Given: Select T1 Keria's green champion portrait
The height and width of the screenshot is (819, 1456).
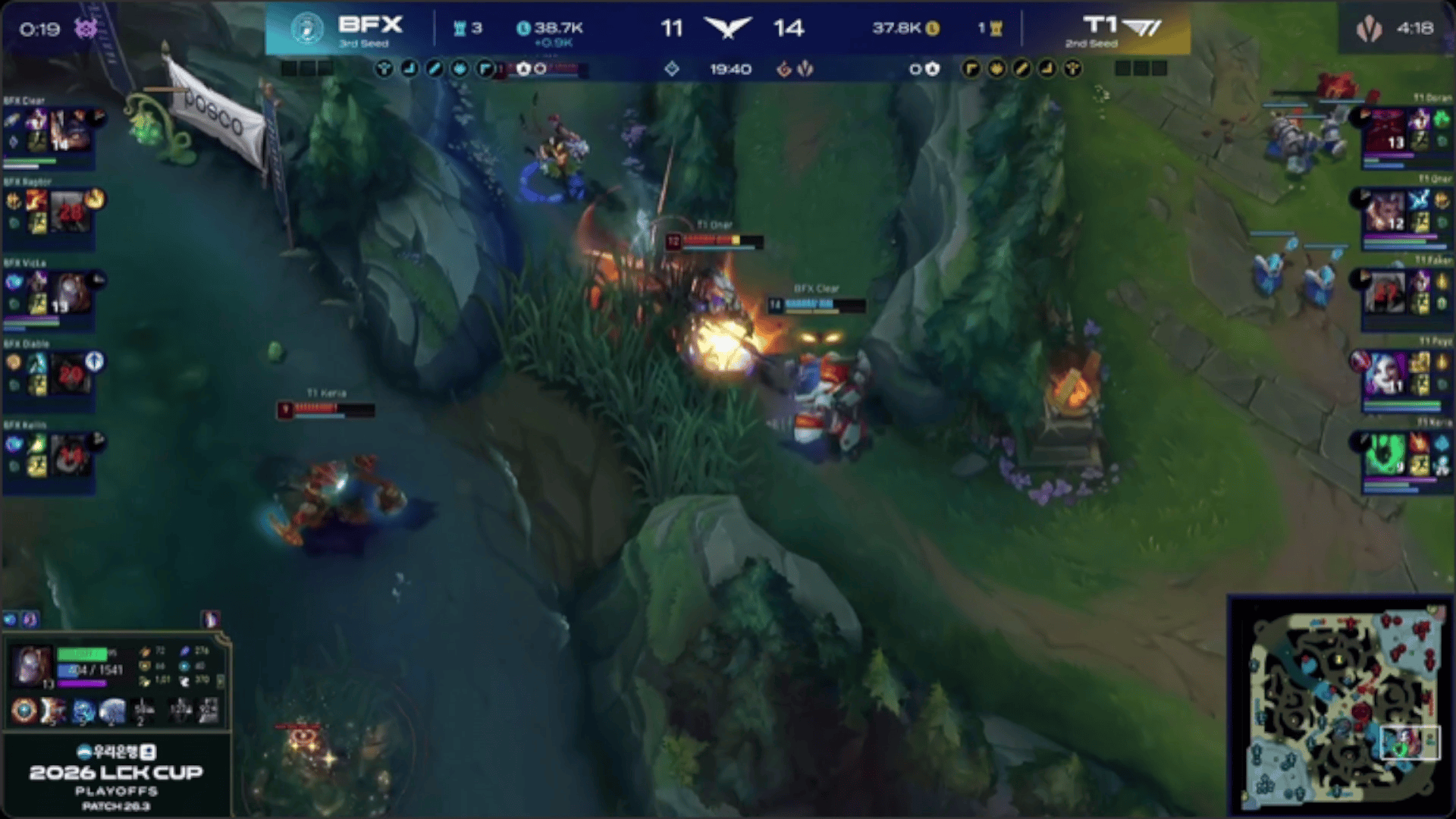Looking at the screenshot, I should click(x=1385, y=455).
